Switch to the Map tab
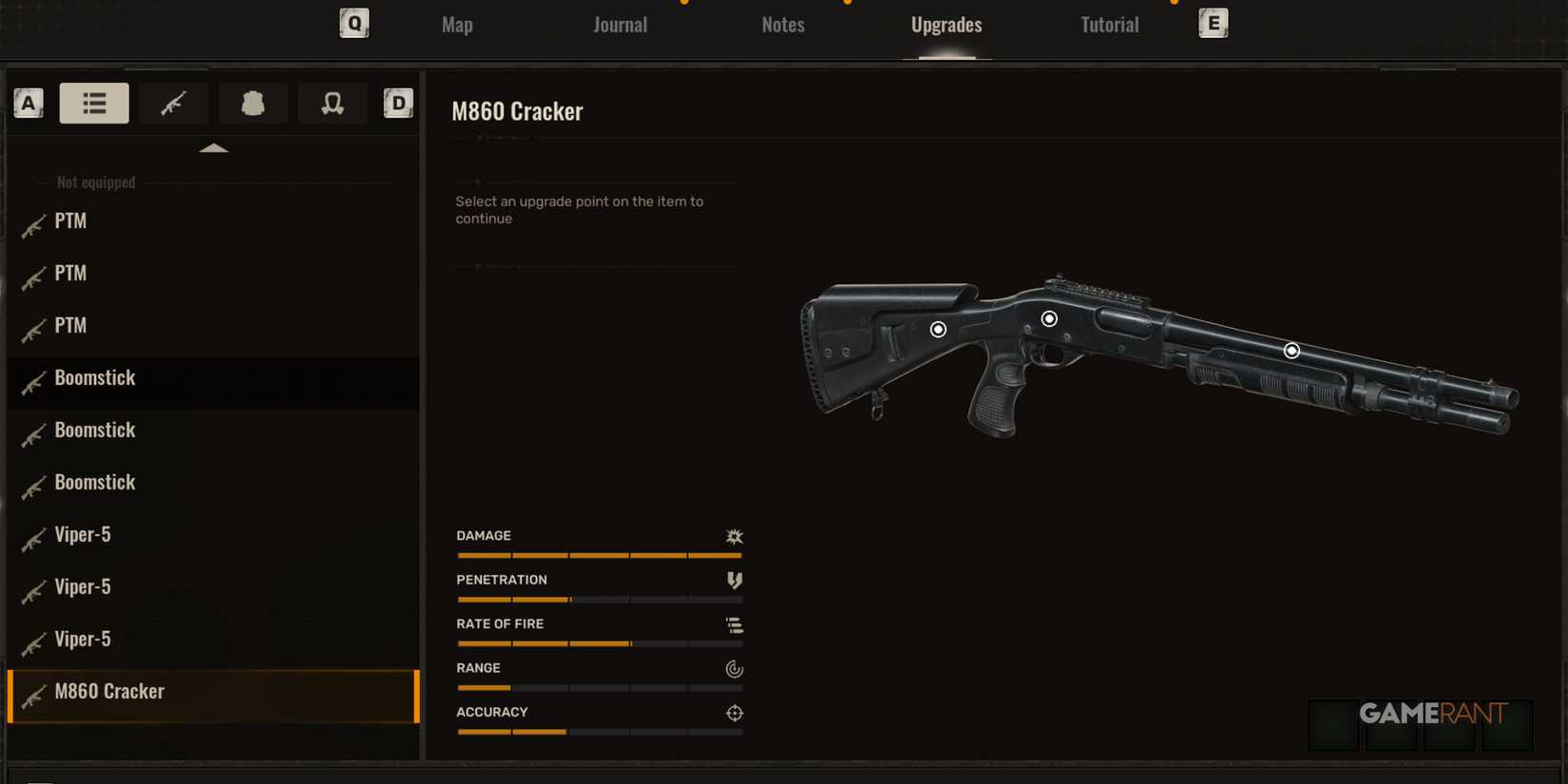This screenshot has height=784, width=1568. point(456,25)
